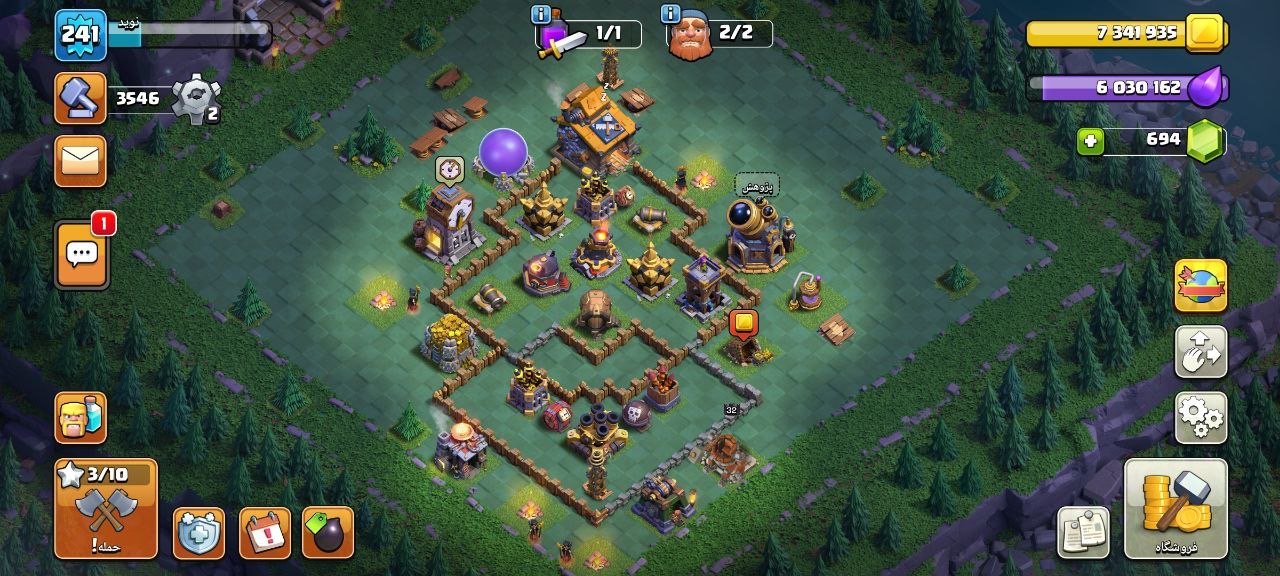Image resolution: width=1280 pixels, height=576 pixels.
Task: Start an attack with the crossed-axes button
Action: point(105,509)
